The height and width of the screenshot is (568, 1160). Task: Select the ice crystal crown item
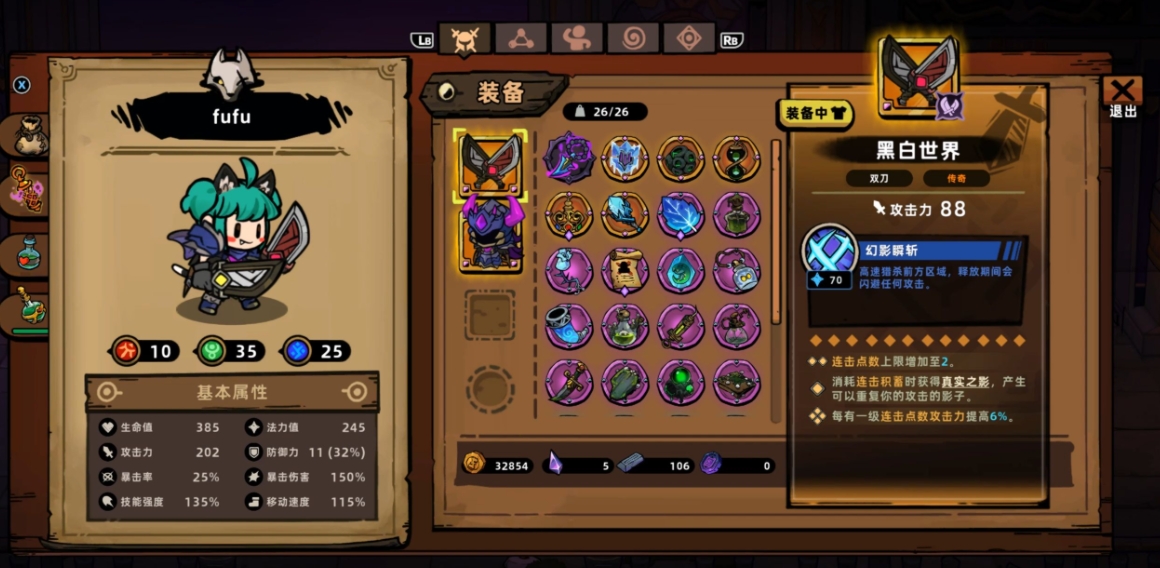[x=625, y=158]
